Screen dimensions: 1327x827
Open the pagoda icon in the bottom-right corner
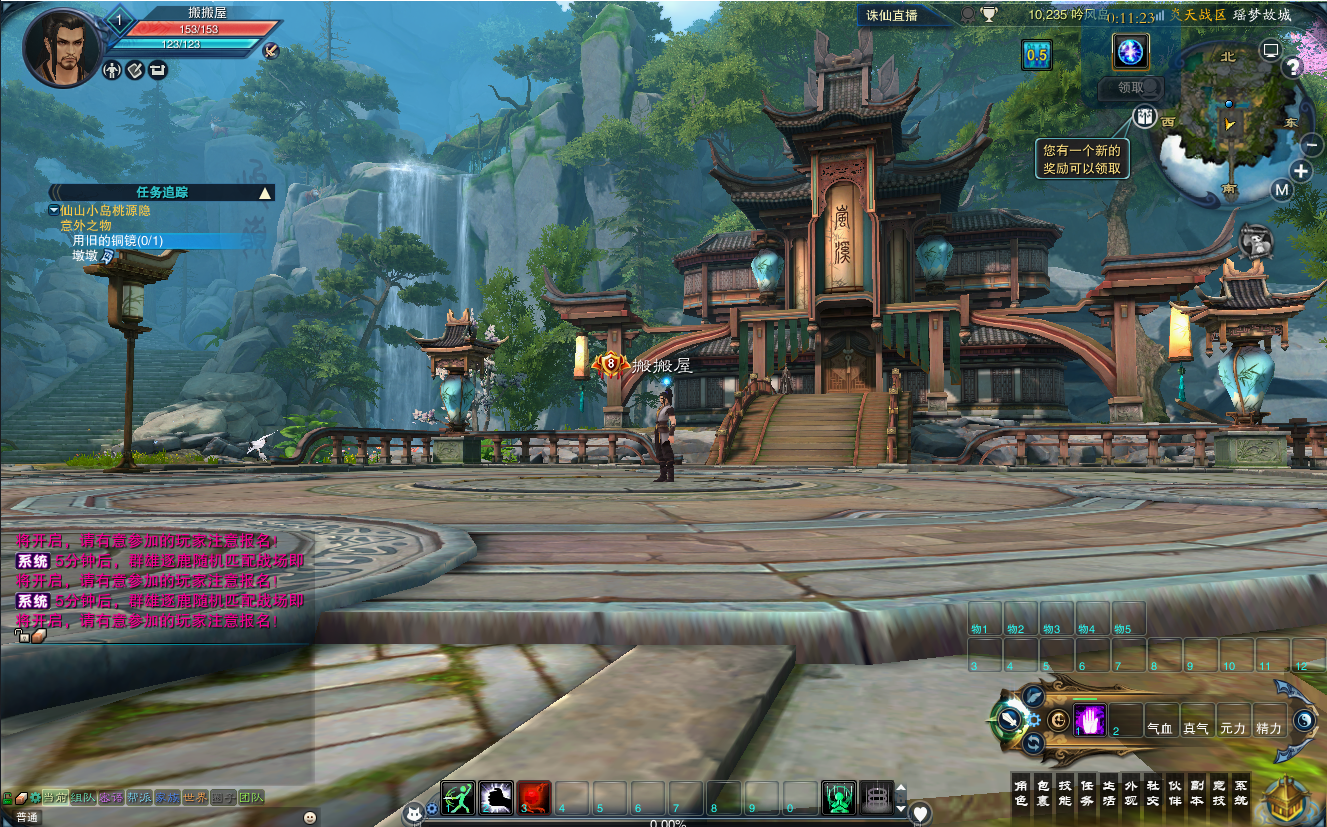[x=1287, y=799]
